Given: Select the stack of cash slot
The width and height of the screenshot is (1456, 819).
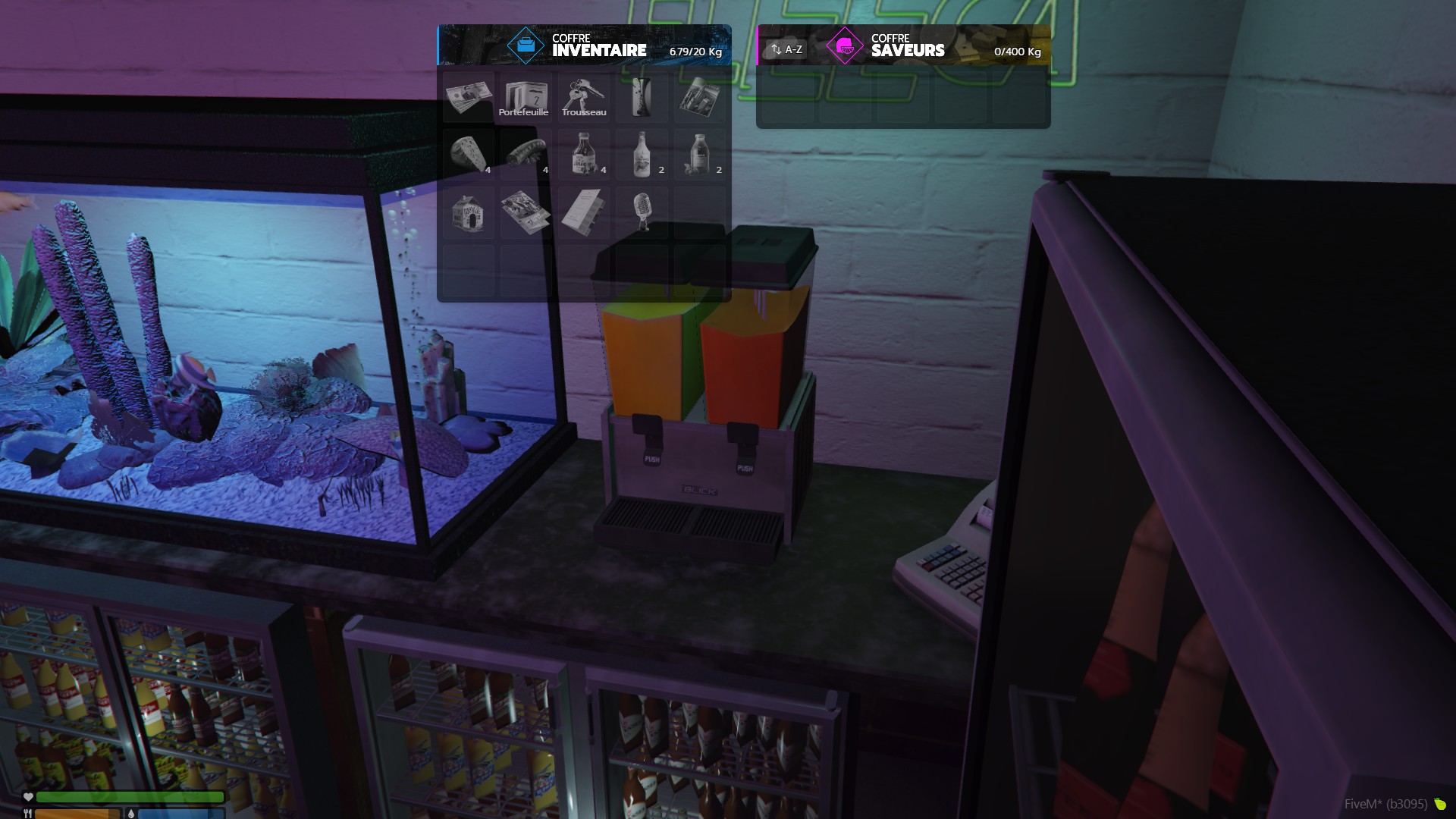Looking at the screenshot, I should tap(469, 96).
